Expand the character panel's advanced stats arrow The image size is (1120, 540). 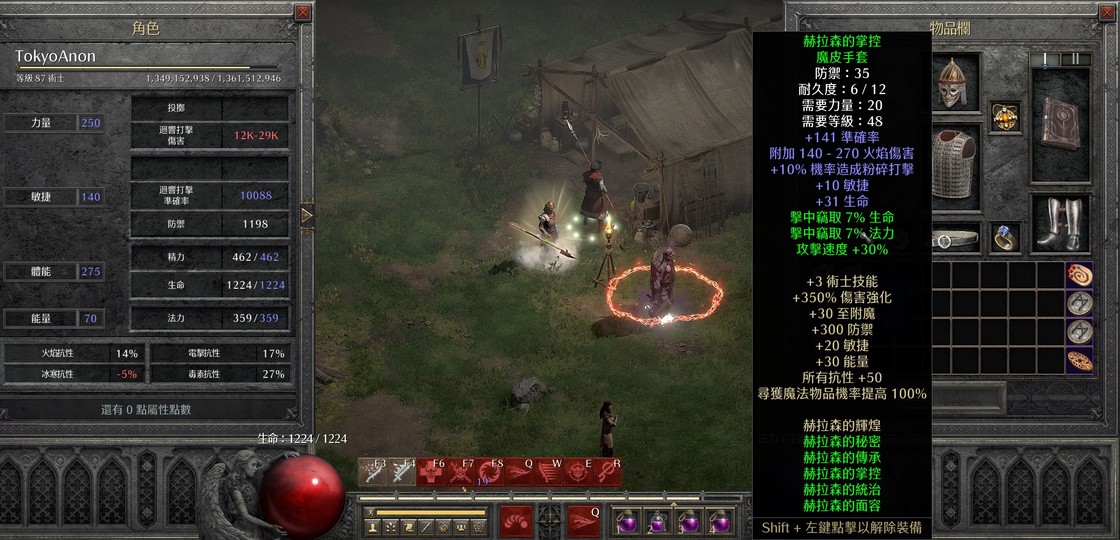click(307, 215)
